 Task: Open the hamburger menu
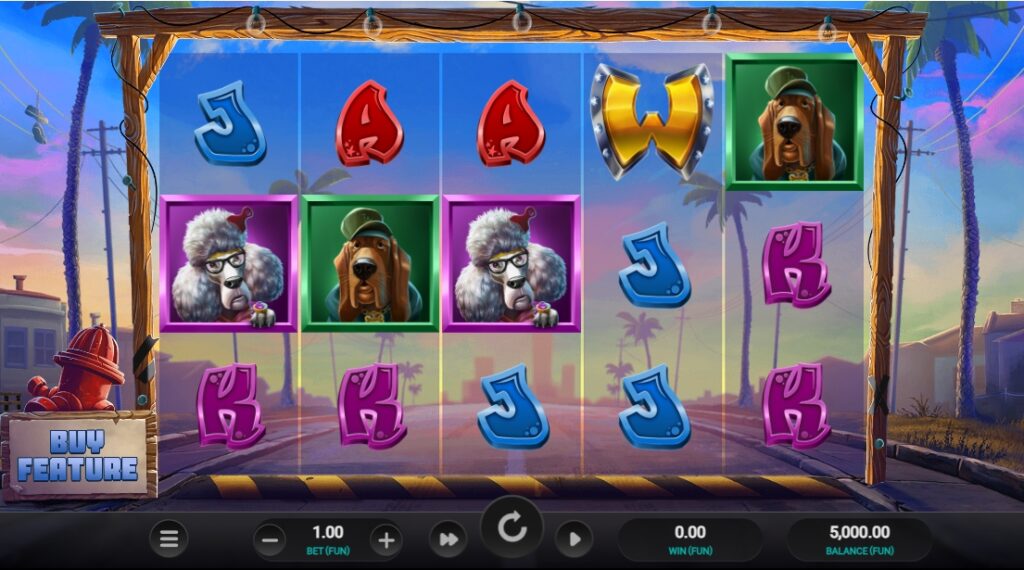point(169,540)
